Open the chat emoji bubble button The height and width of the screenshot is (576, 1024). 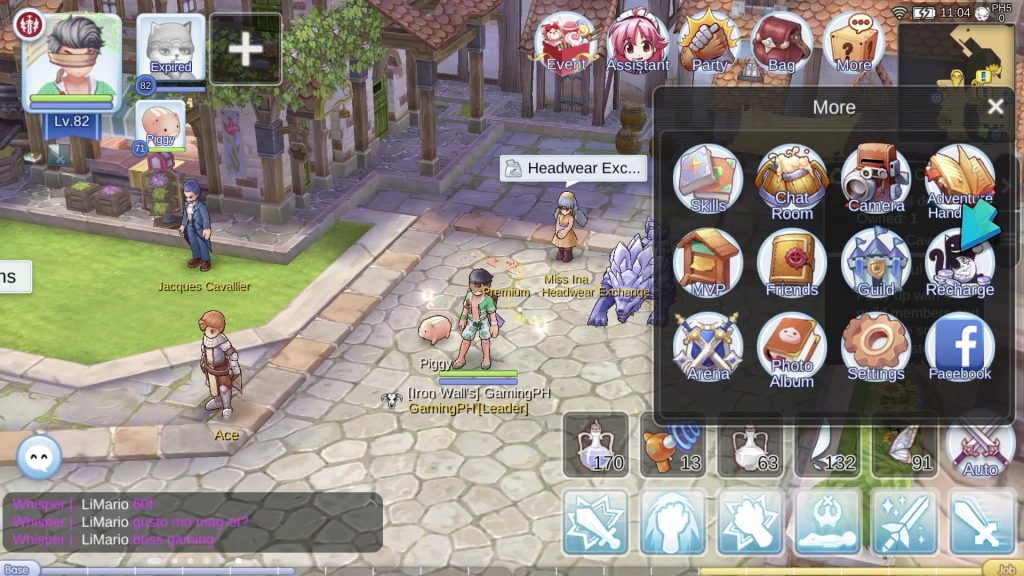[39, 457]
